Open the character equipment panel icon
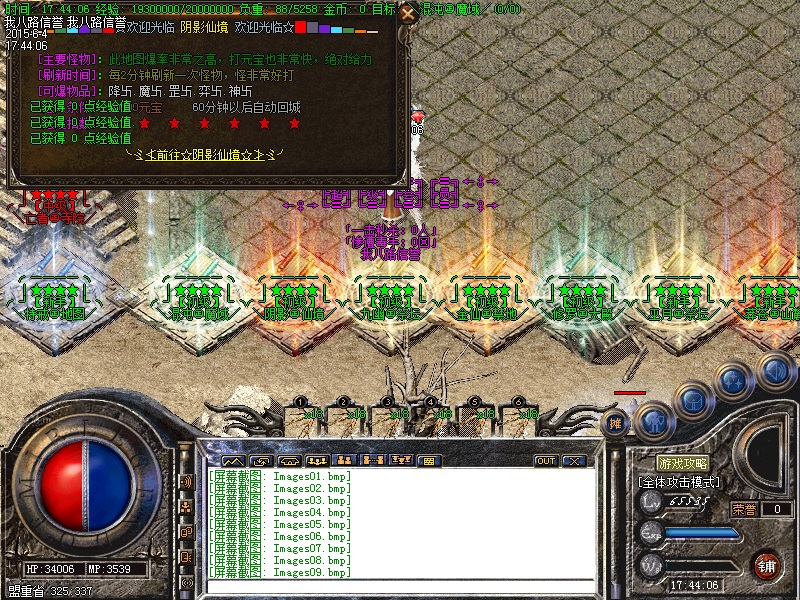Image resolution: width=800 pixels, height=600 pixels. coord(652,421)
